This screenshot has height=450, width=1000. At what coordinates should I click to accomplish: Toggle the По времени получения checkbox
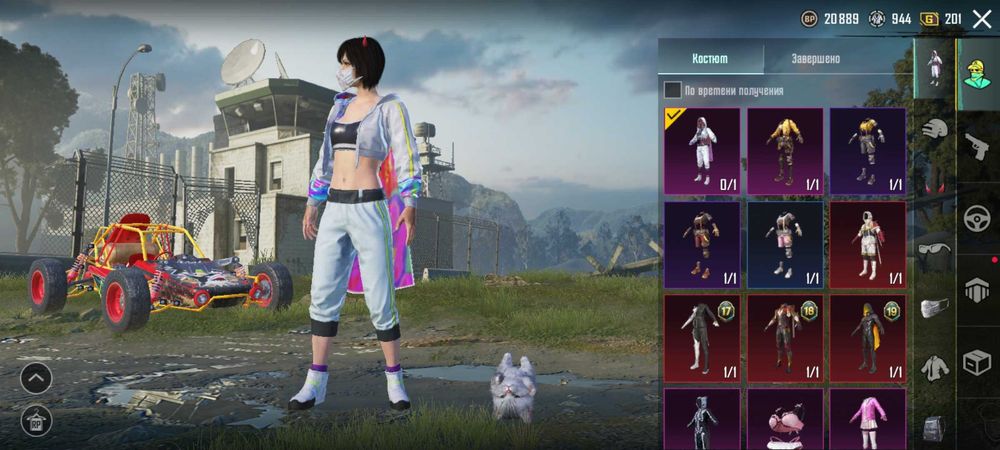point(673,90)
